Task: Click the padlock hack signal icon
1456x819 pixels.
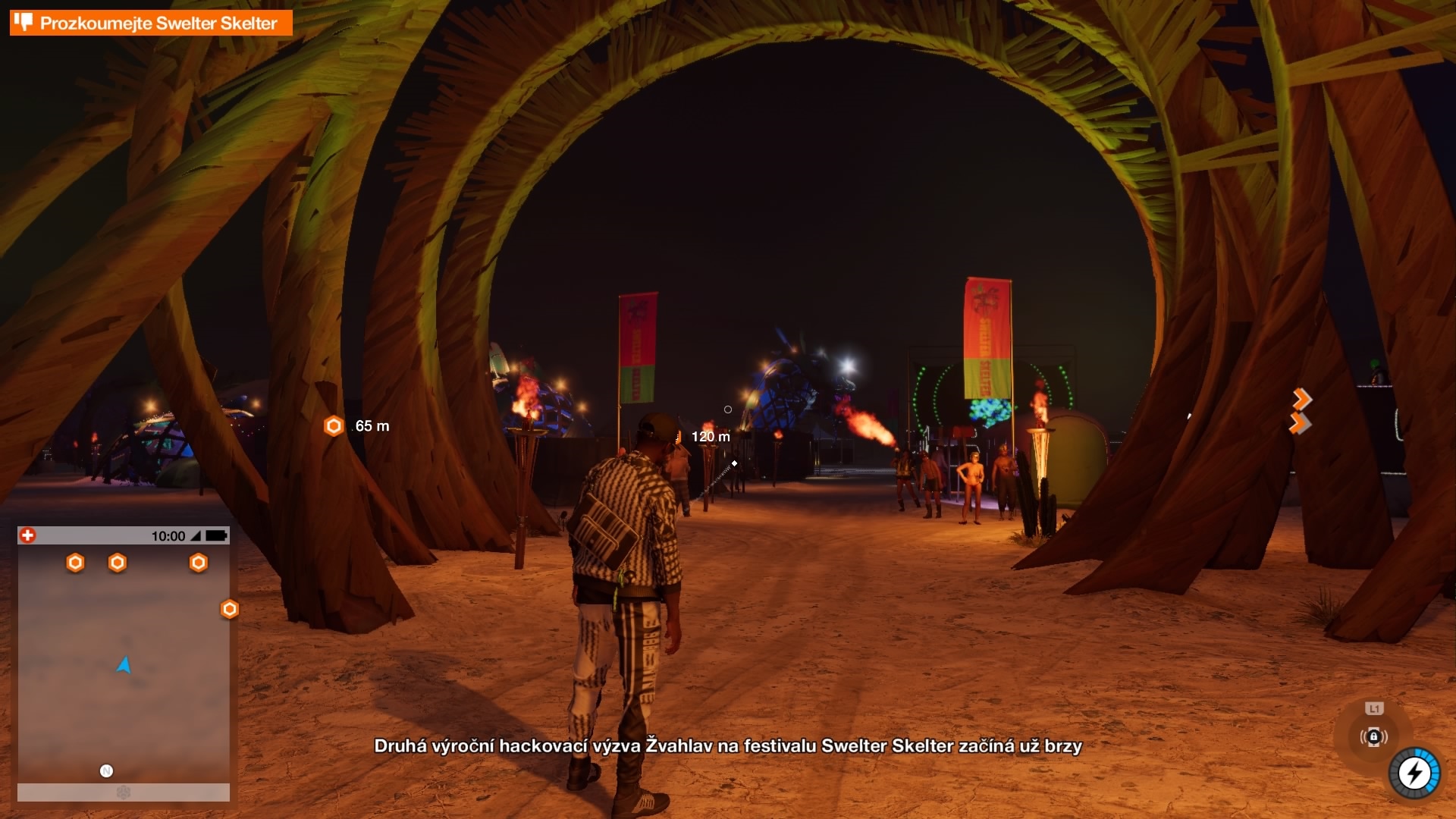Action: coord(1373,736)
